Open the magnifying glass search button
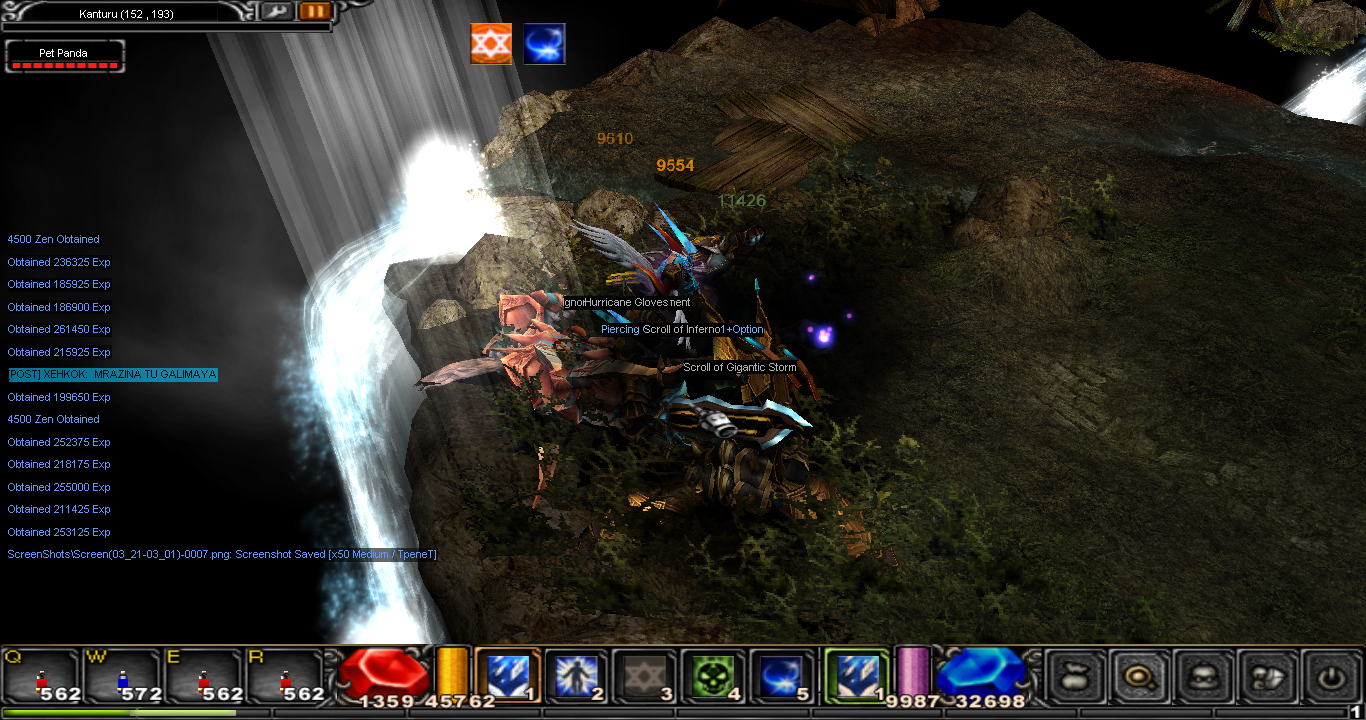Viewport: 1366px width, 720px height. 1138,678
